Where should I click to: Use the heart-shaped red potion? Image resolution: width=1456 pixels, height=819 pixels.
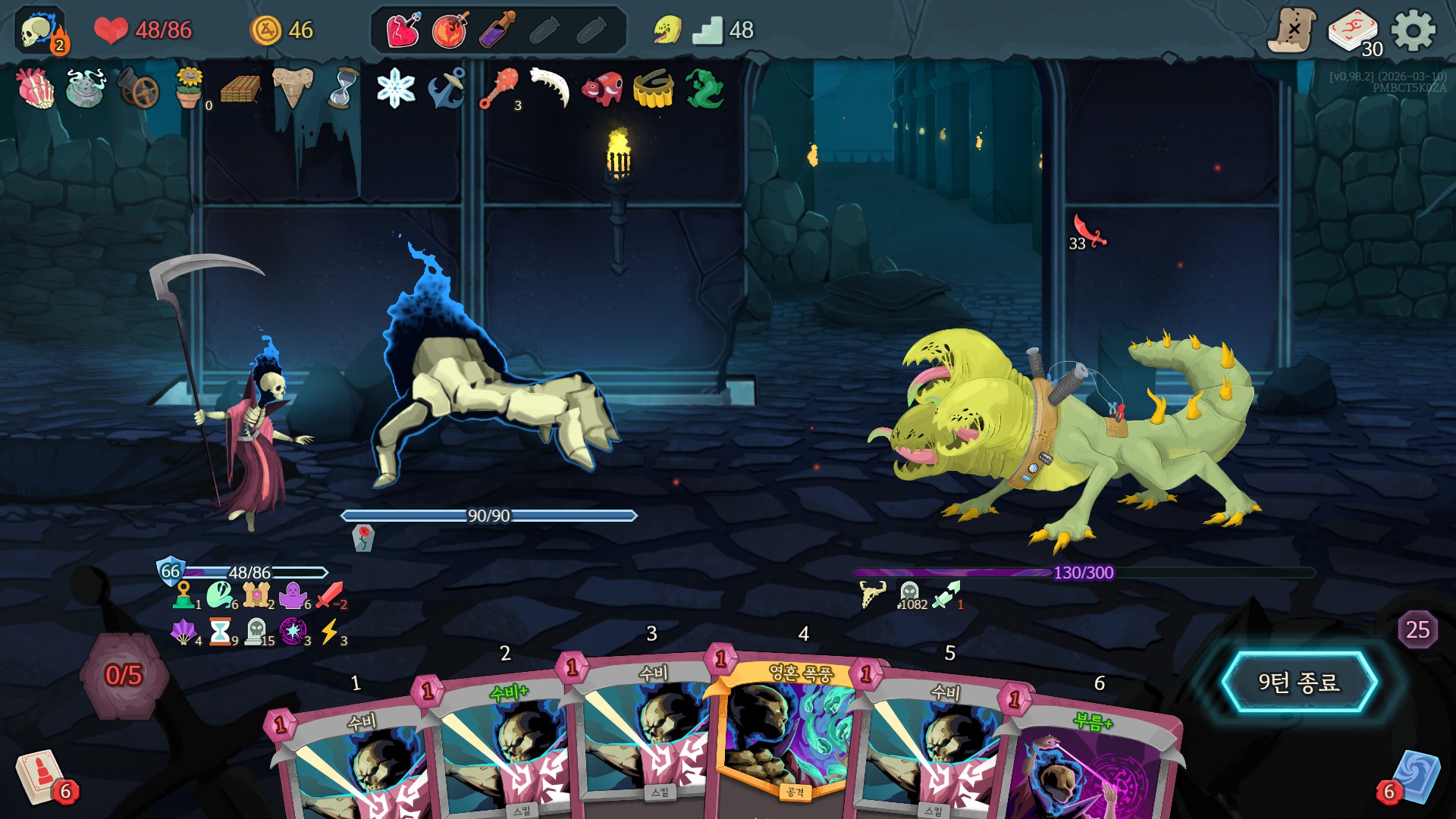tap(403, 31)
